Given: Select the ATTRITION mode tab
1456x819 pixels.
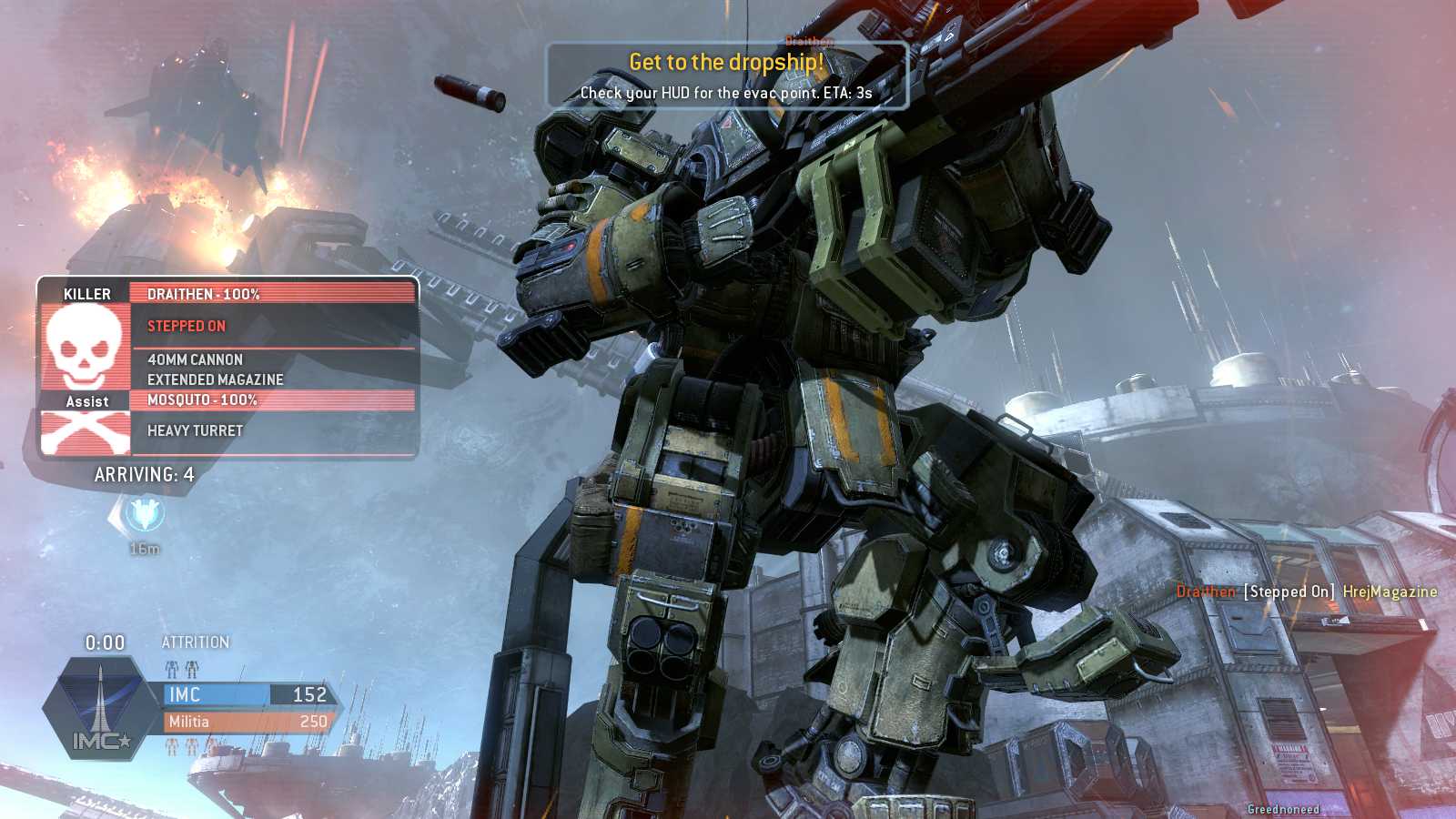Looking at the screenshot, I should tap(194, 642).
